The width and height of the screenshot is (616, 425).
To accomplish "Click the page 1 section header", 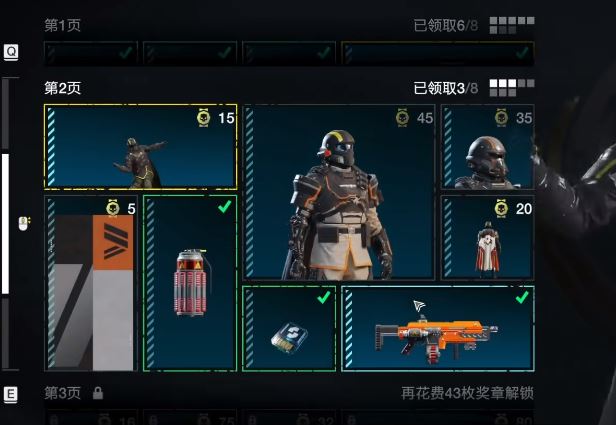I will (x=62, y=23).
